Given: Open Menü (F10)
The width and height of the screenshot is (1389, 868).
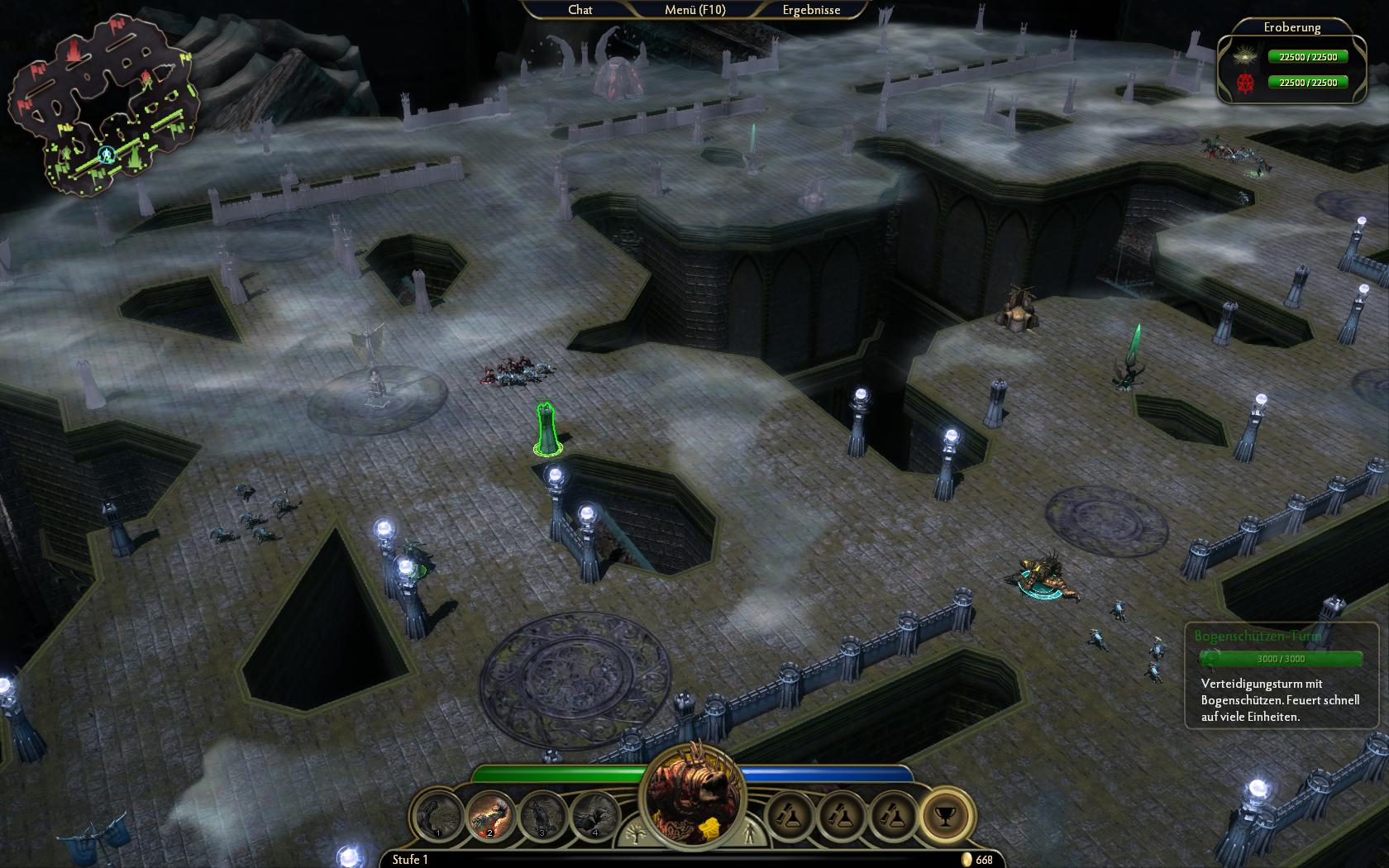Looking at the screenshot, I should (694, 10).
